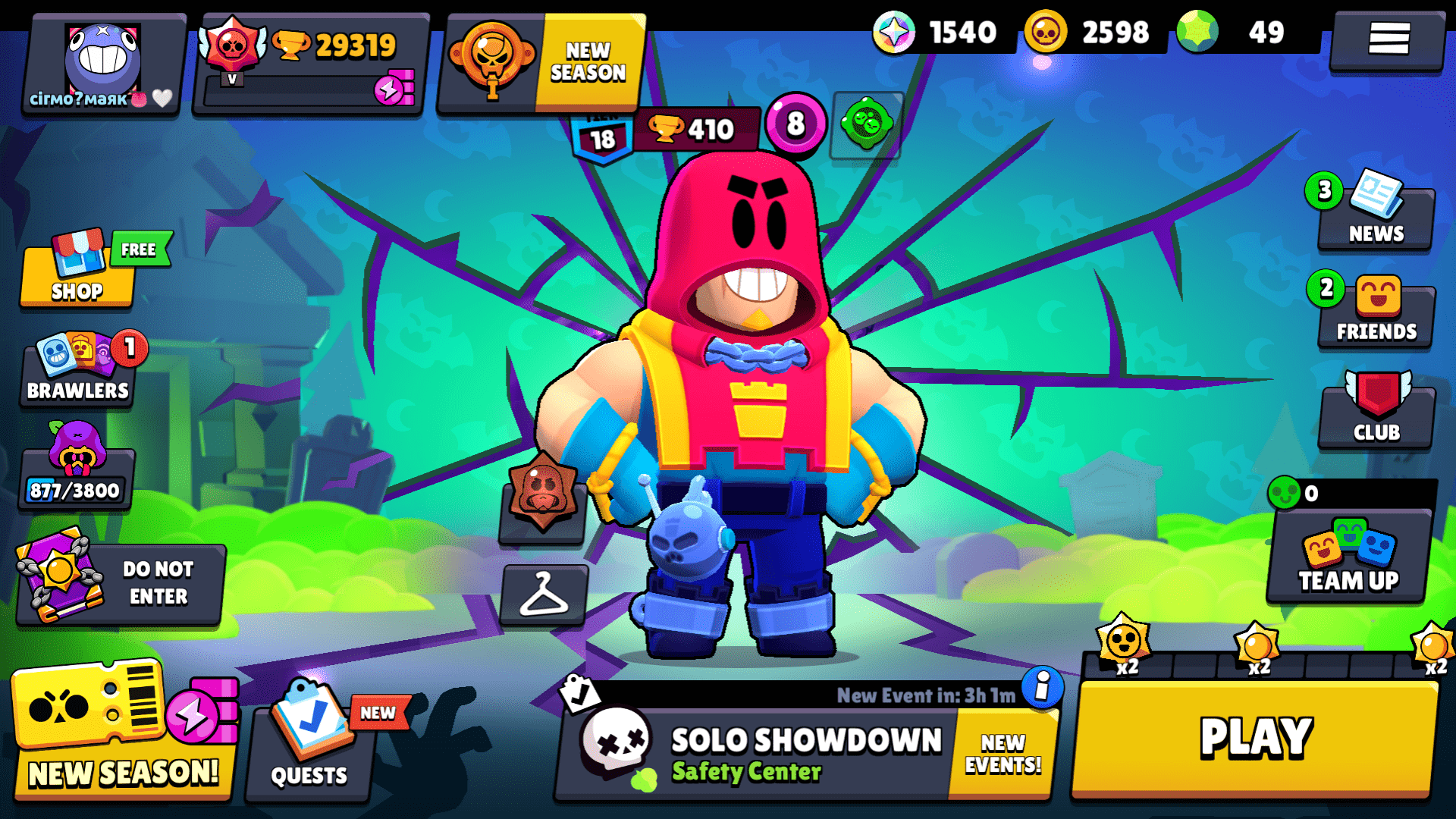The width and height of the screenshot is (1456, 819).
Task: Click the New Events! label
Action: (1003, 751)
